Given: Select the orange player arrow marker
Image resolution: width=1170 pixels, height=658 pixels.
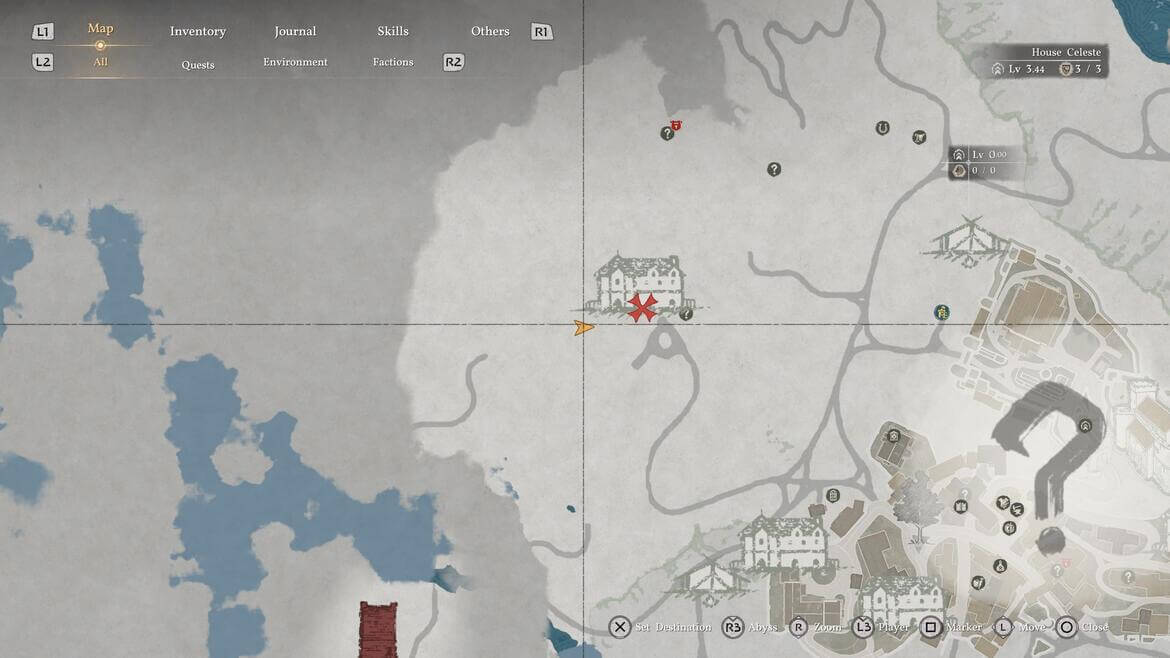Looking at the screenshot, I should click(x=584, y=327).
